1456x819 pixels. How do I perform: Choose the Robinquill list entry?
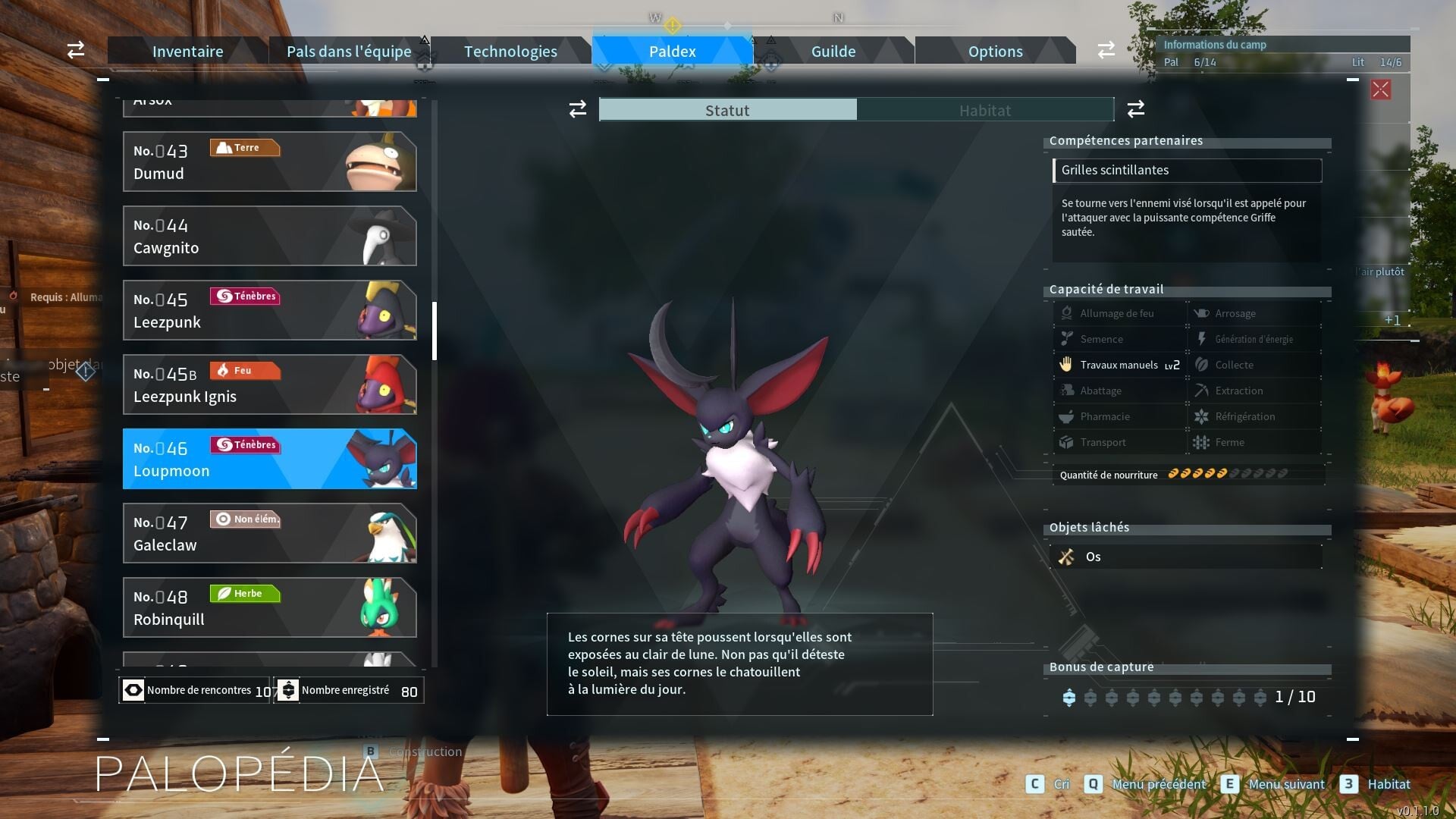(x=269, y=607)
